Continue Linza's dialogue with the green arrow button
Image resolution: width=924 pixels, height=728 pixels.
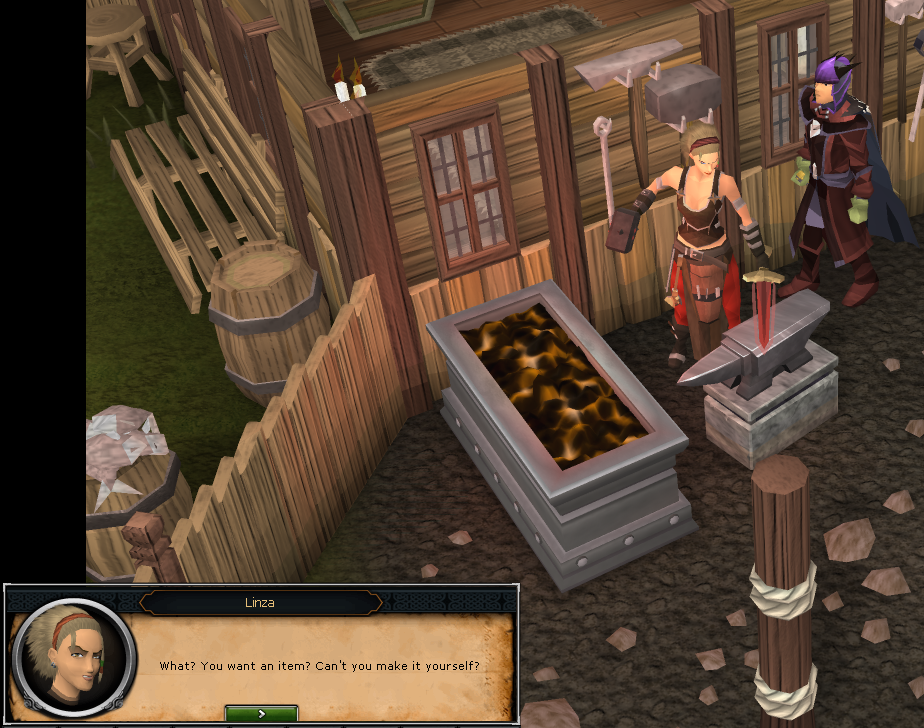261,714
